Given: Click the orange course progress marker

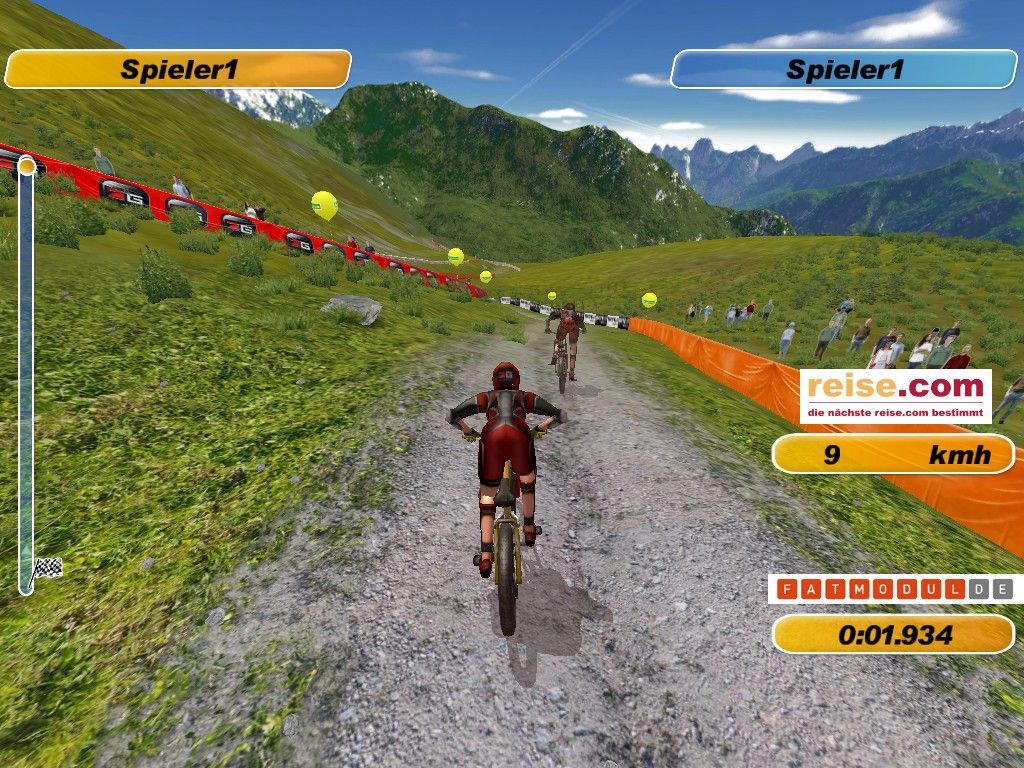Looking at the screenshot, I should pyautogui.click(x=27, y=165).
